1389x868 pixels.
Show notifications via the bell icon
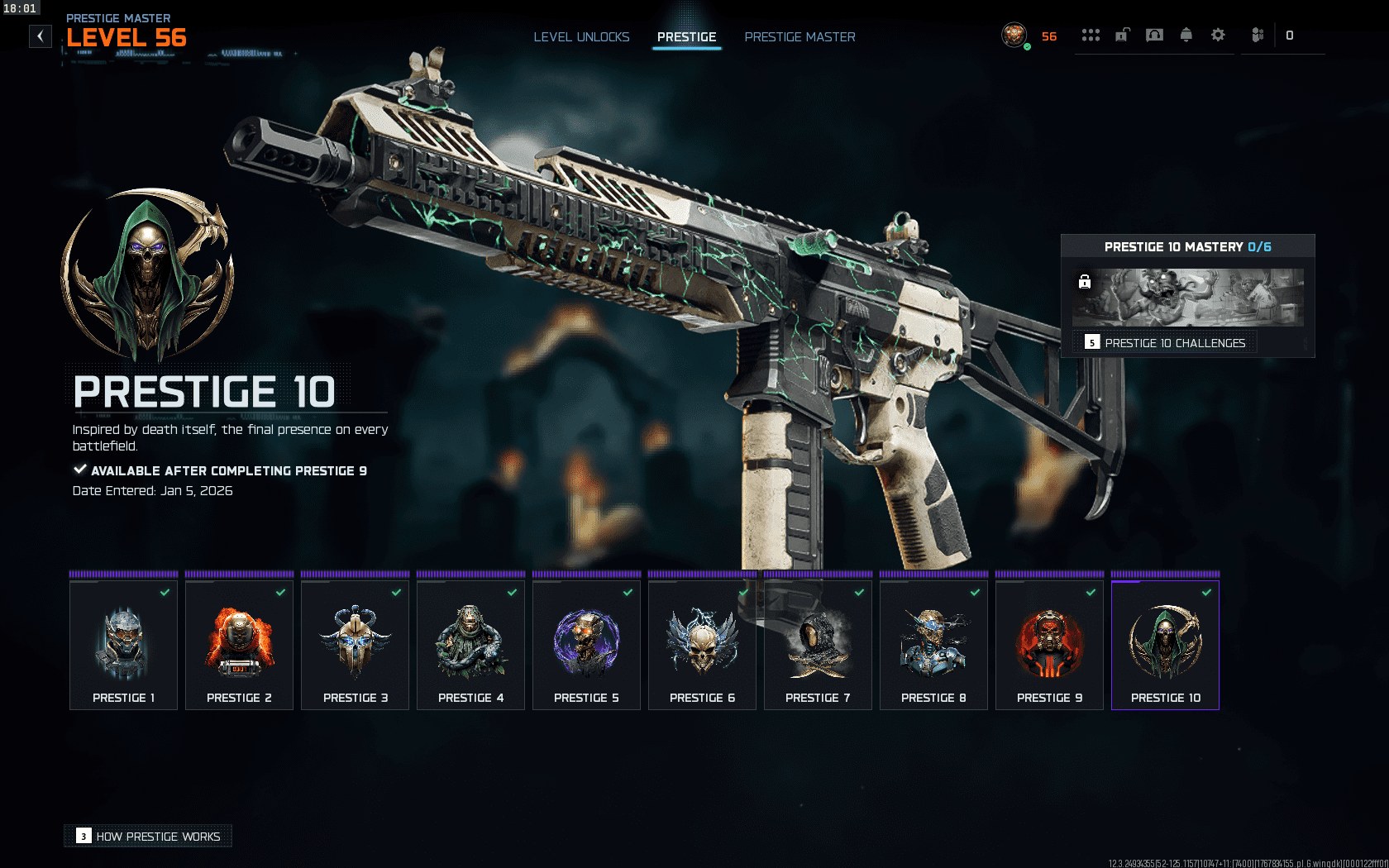pyautogui.click(x=1186, y=36)
